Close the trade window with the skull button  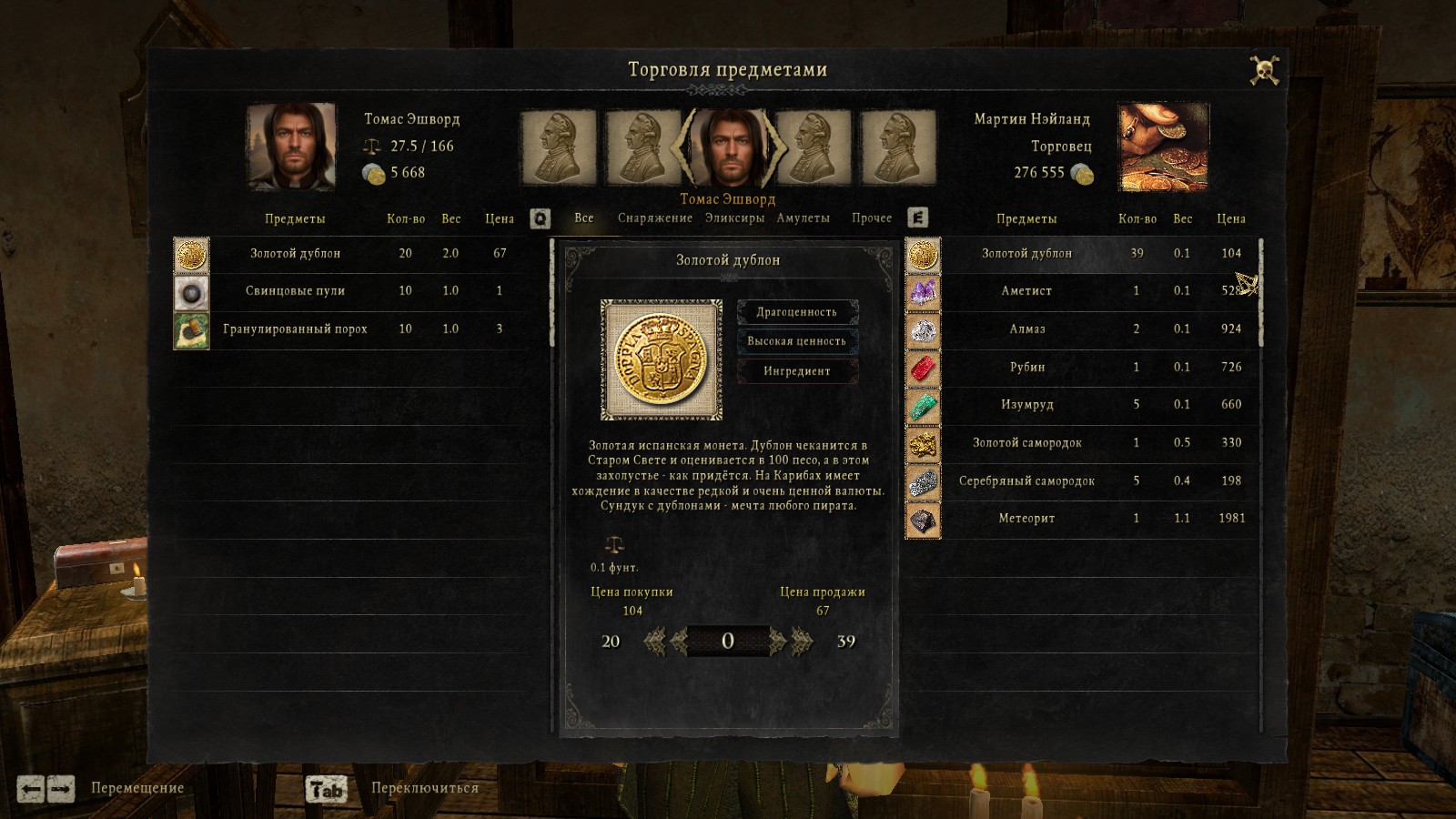[x=1263, y=71]
